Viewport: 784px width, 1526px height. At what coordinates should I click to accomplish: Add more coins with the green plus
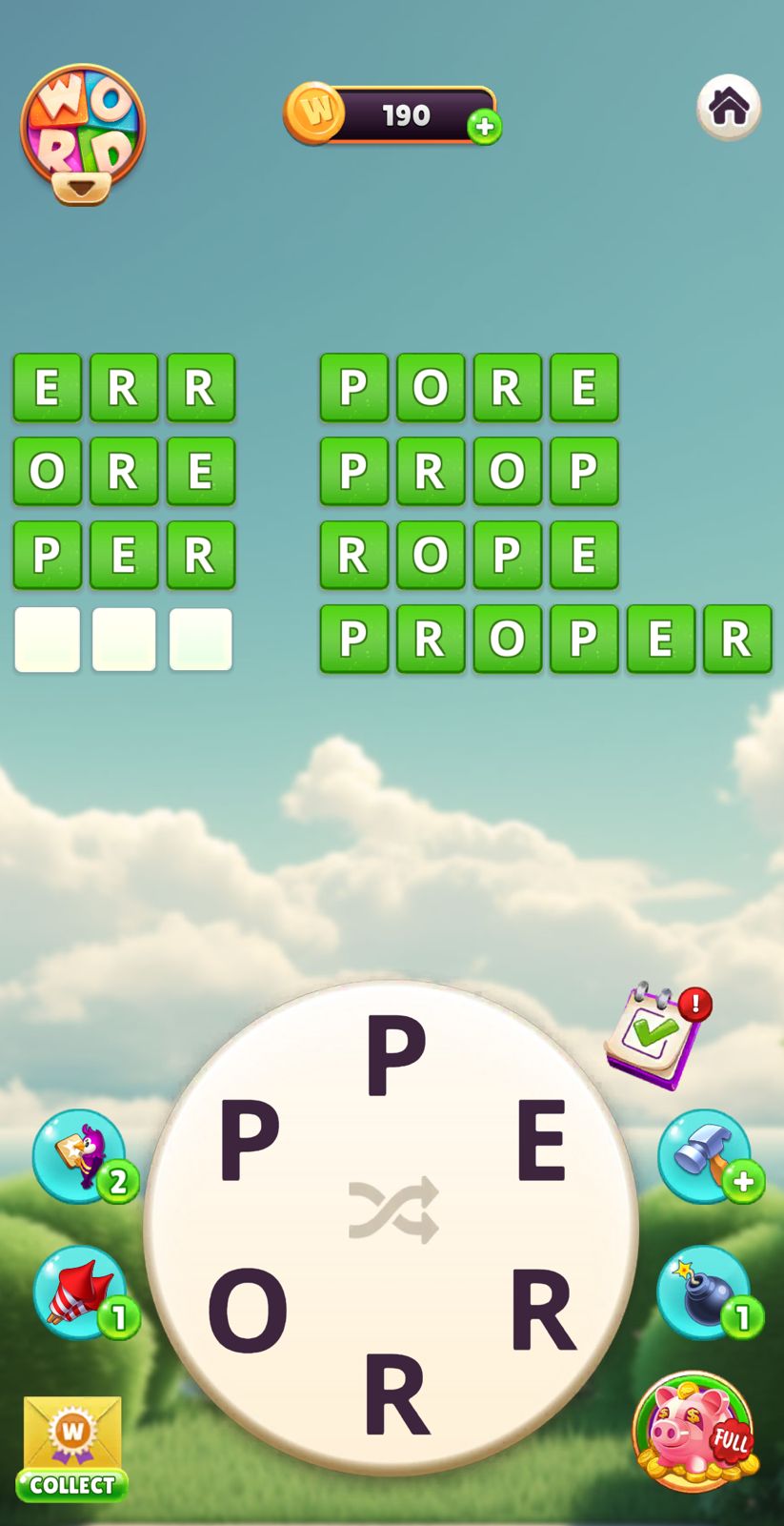click(484, 127)
